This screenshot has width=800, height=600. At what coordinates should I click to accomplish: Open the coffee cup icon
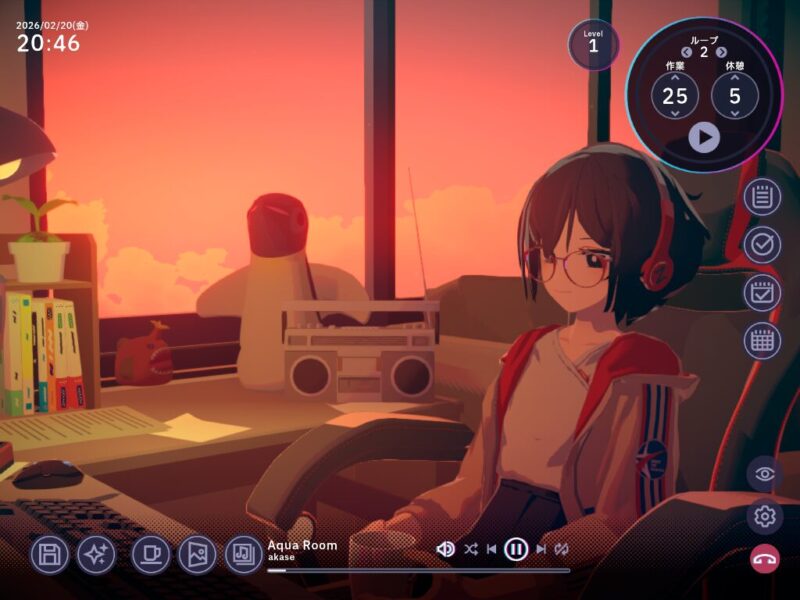(x=151, y=554)
